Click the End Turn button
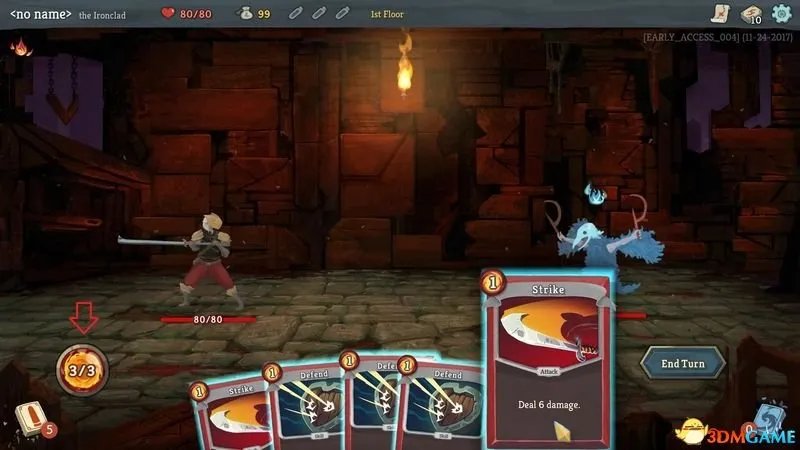 pyautogui.click(x=682, y=364)
